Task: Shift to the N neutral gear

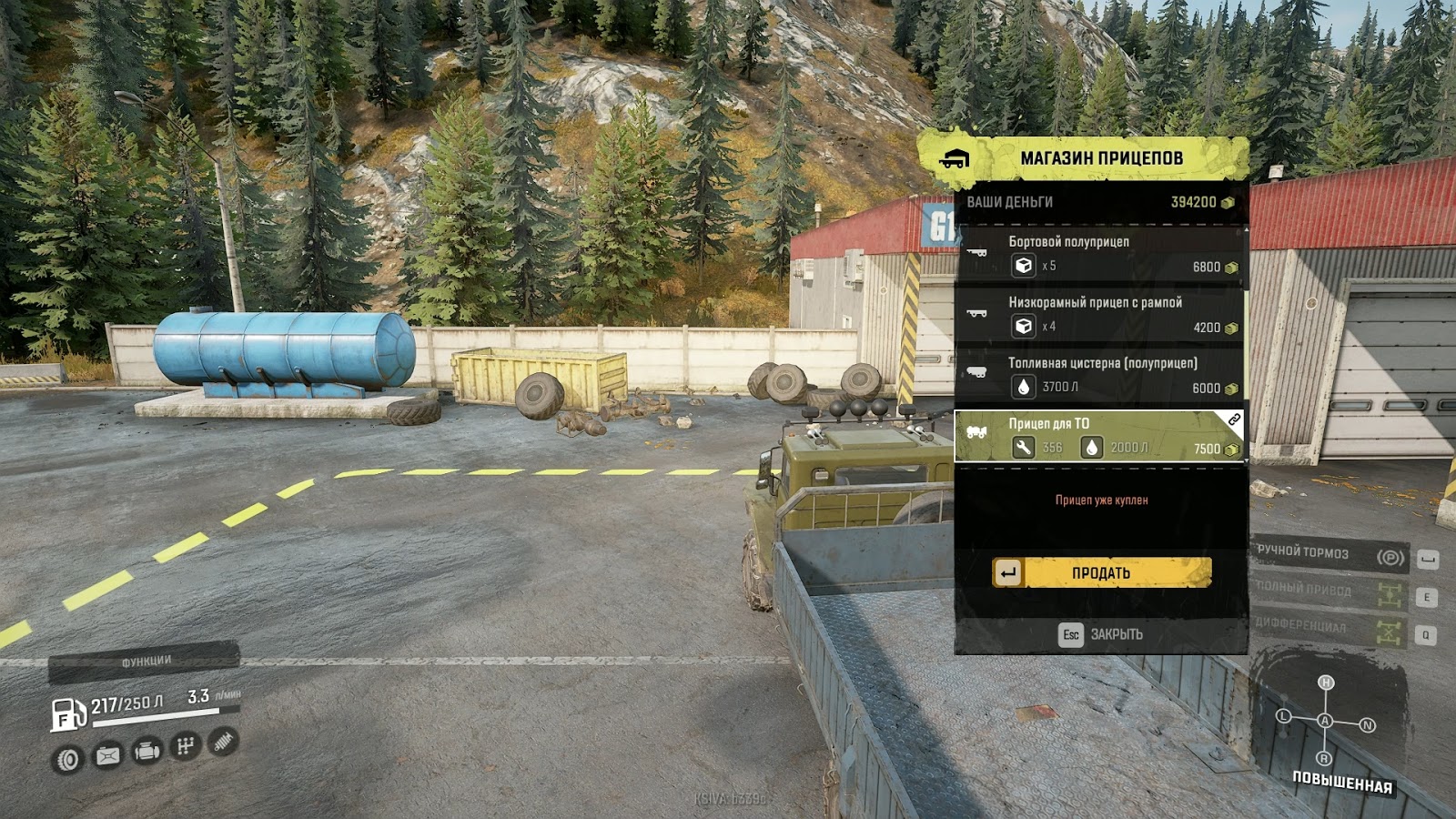Action: (1368, 725)
